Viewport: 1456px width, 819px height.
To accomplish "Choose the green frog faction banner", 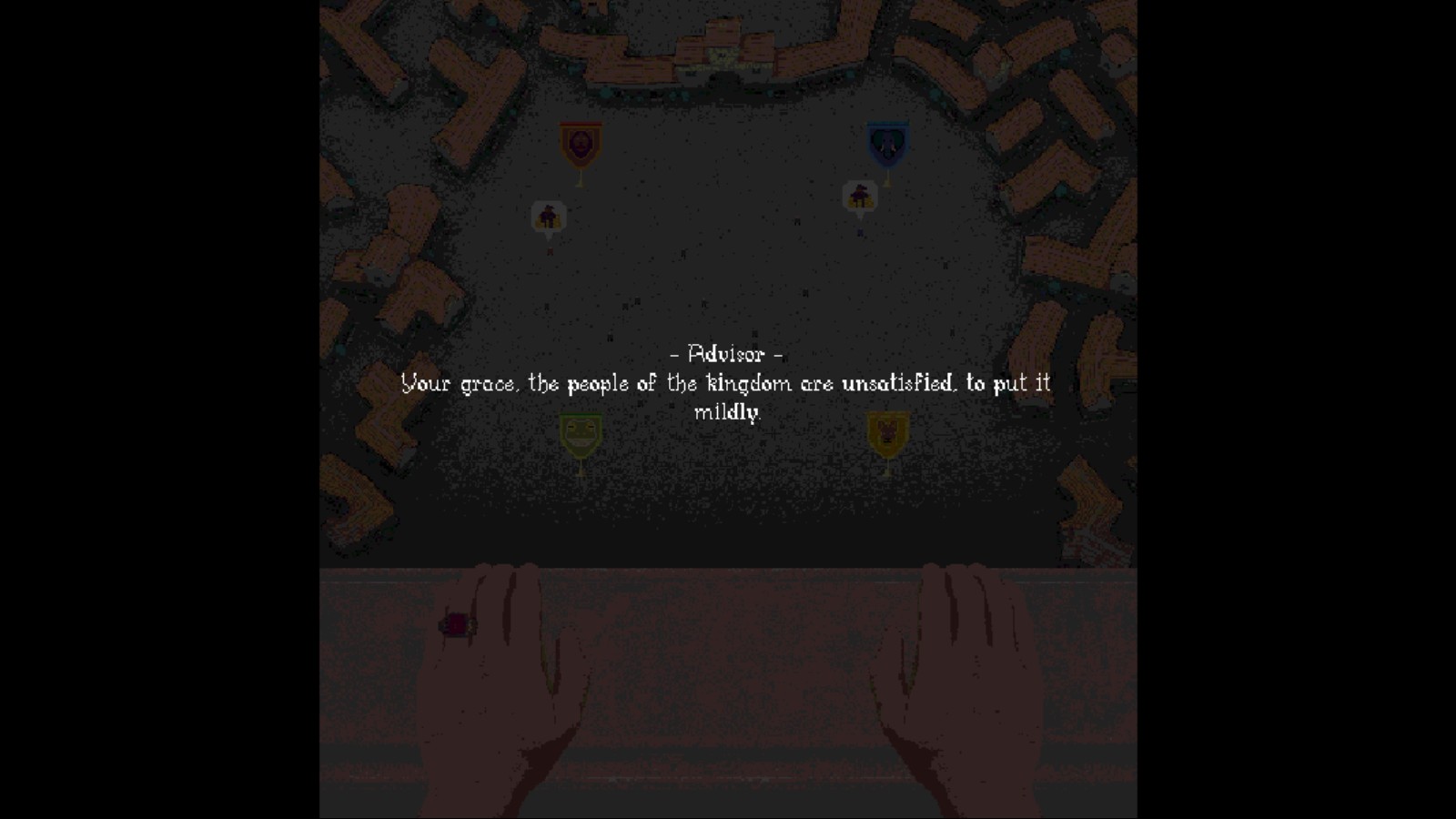I will (581, 435).
